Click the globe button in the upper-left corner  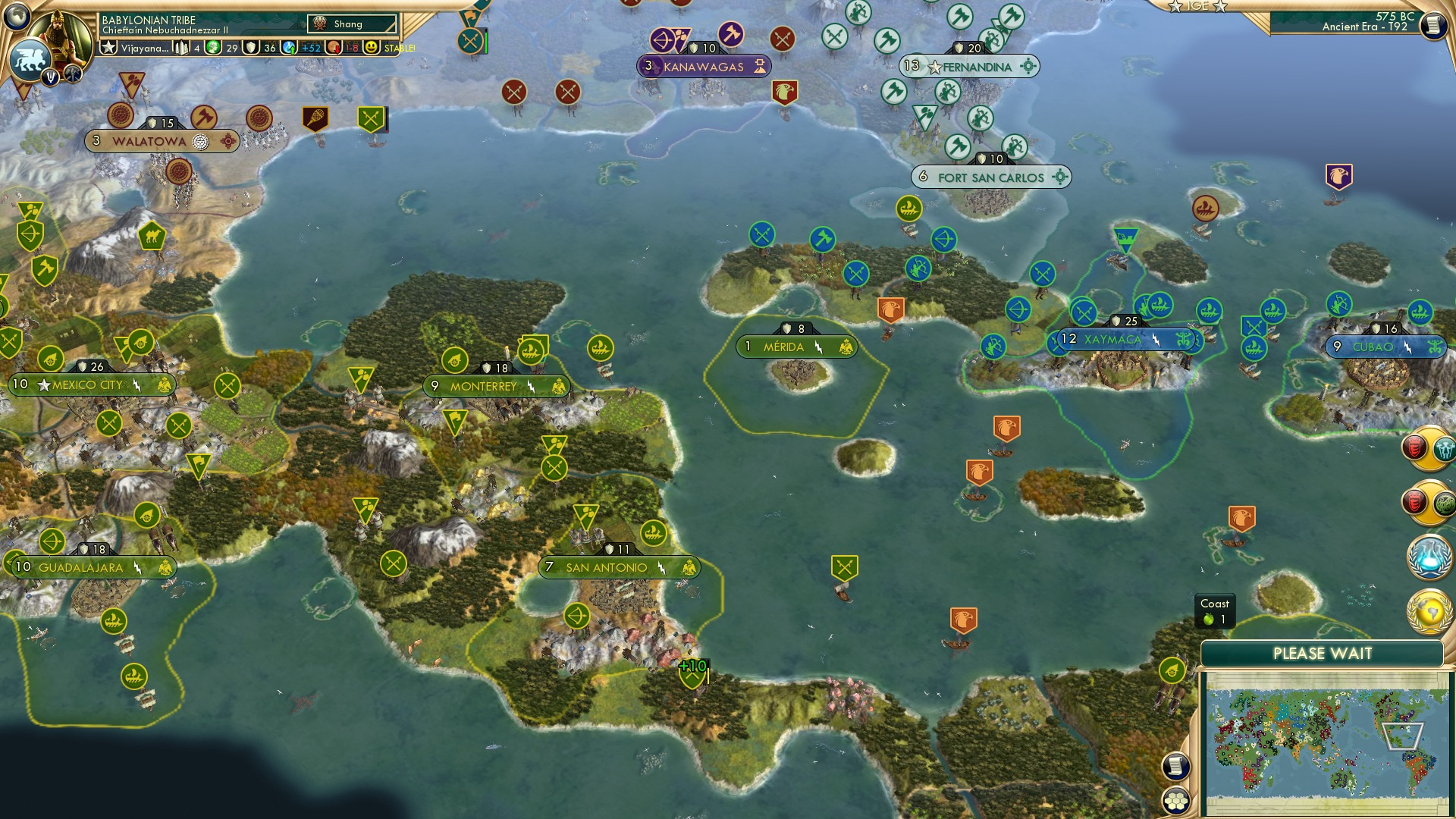[17, 14]
